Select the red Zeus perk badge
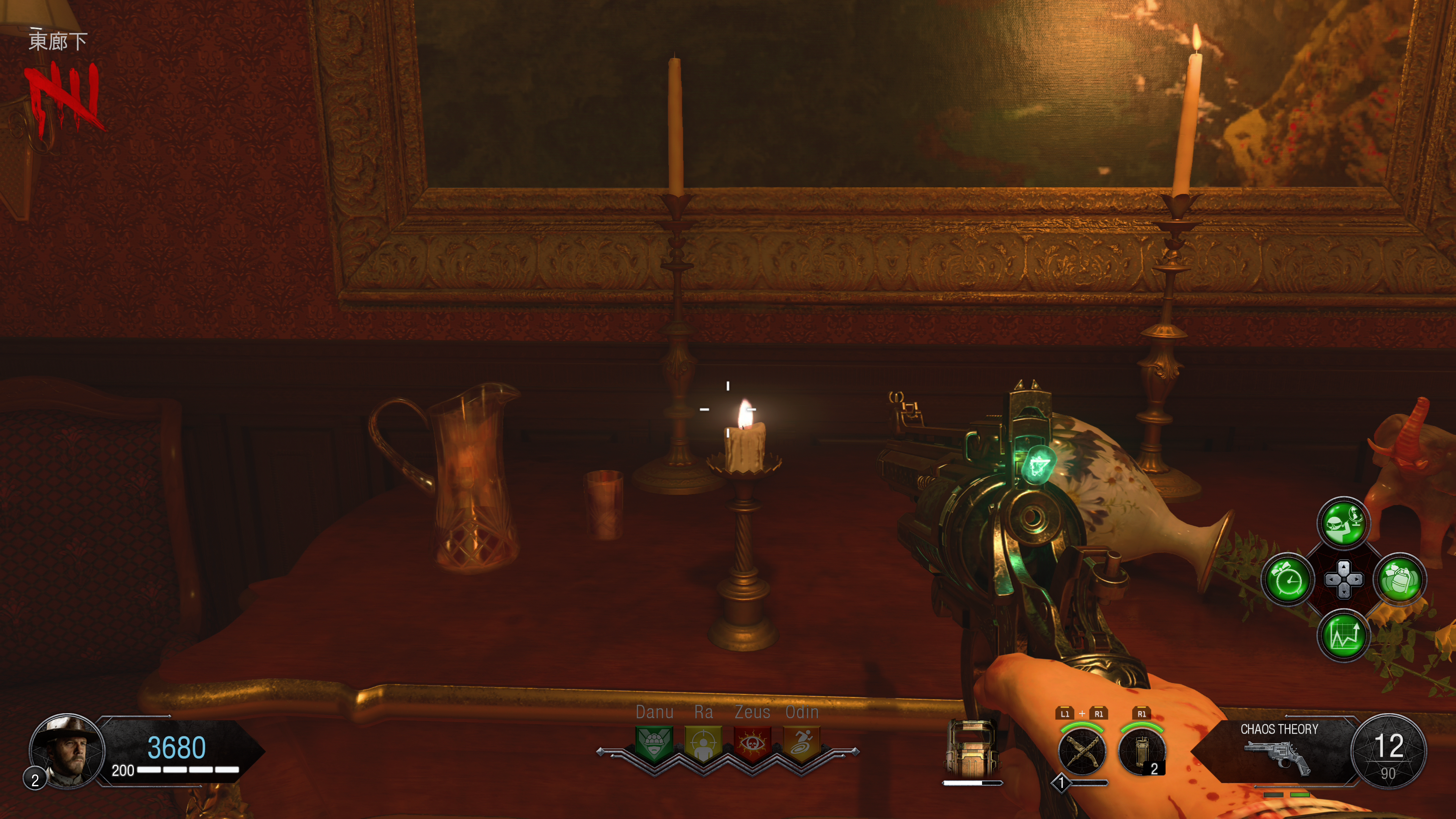 (752, 742)
